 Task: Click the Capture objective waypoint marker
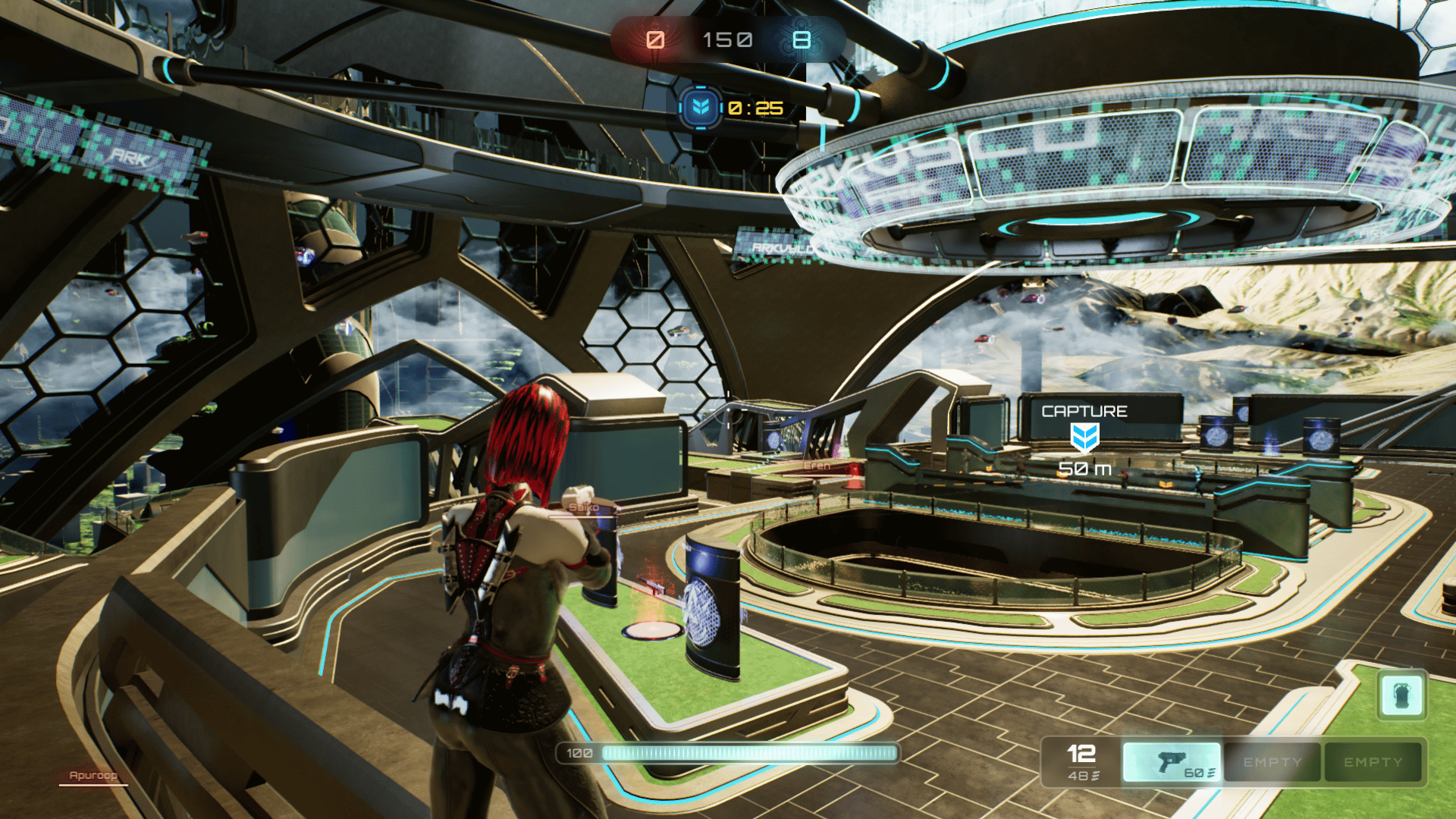(x=1084, y=438)
